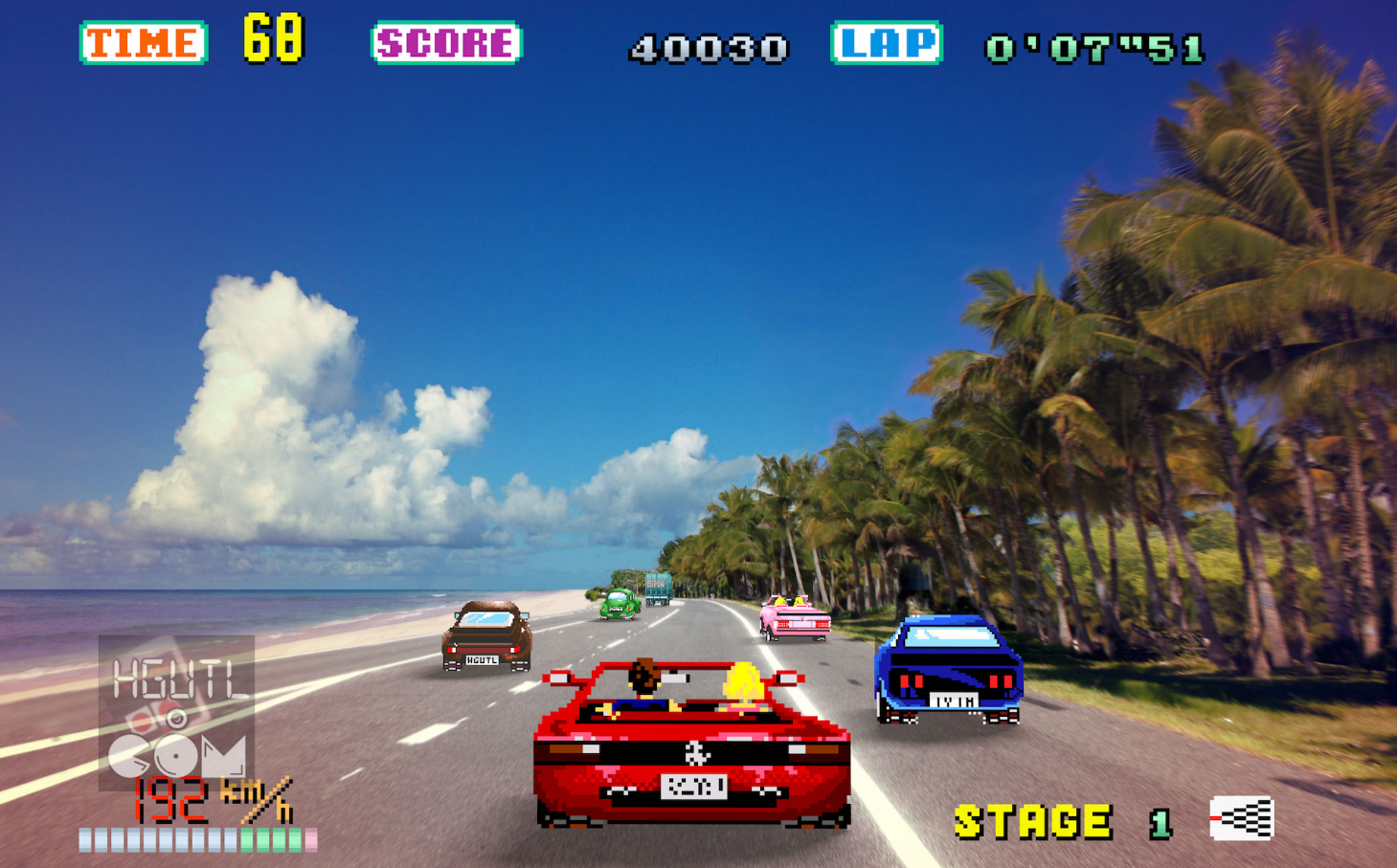This screenshot has height=868, width=1397.
Task: Click the red Ferrari player car
Action: click(692, 751)
